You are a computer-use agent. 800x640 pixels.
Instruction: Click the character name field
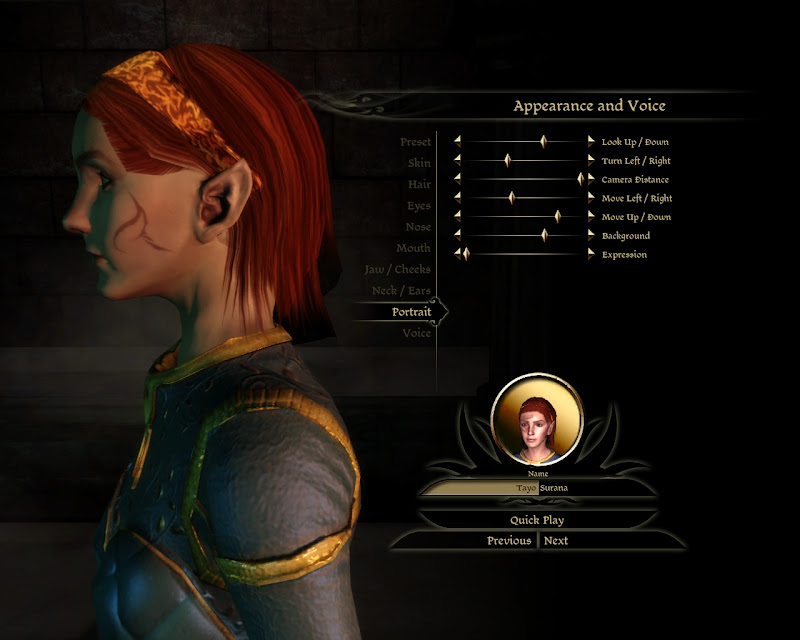538,488
